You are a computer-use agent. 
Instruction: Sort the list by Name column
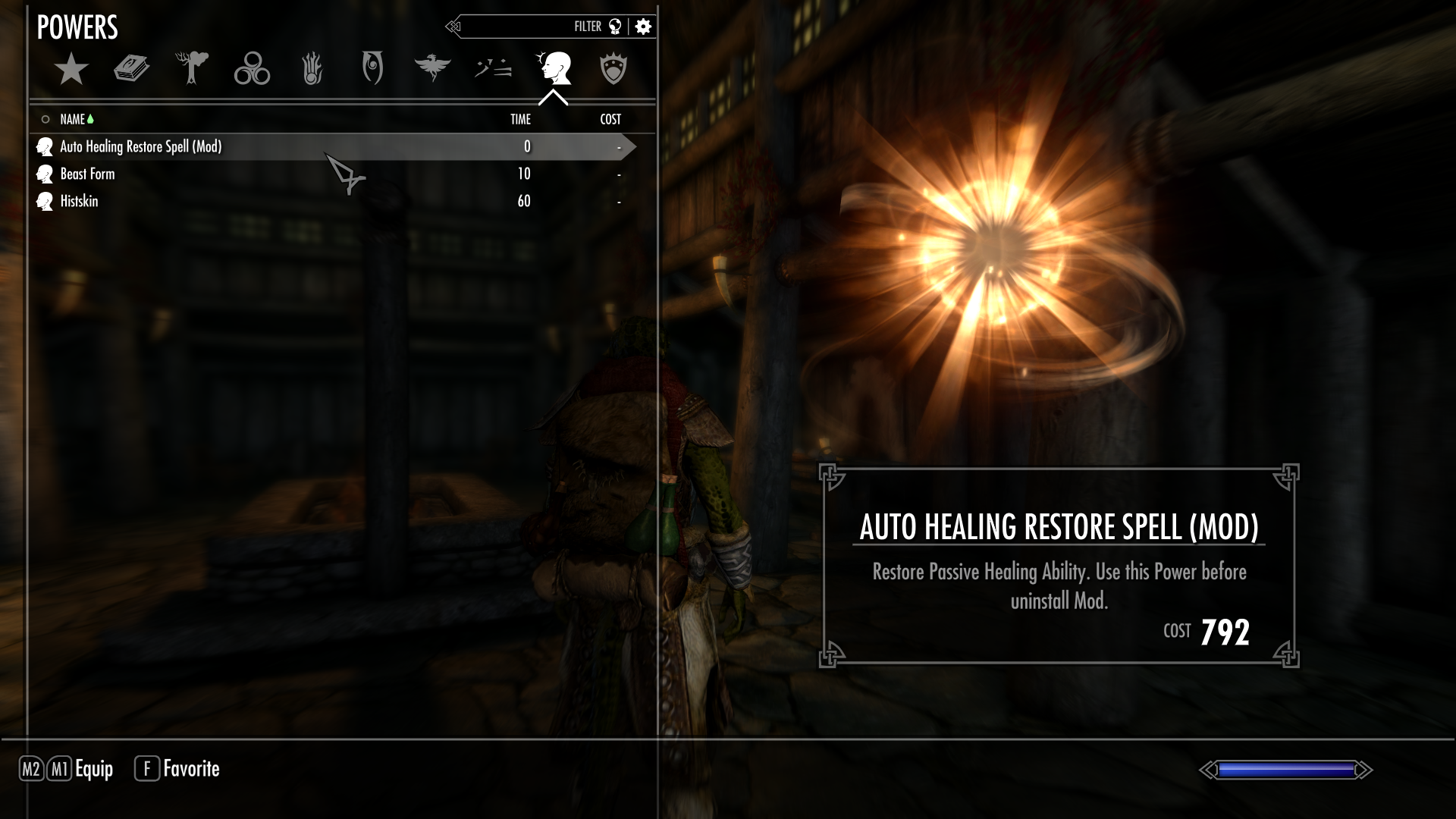coord(73,119)
